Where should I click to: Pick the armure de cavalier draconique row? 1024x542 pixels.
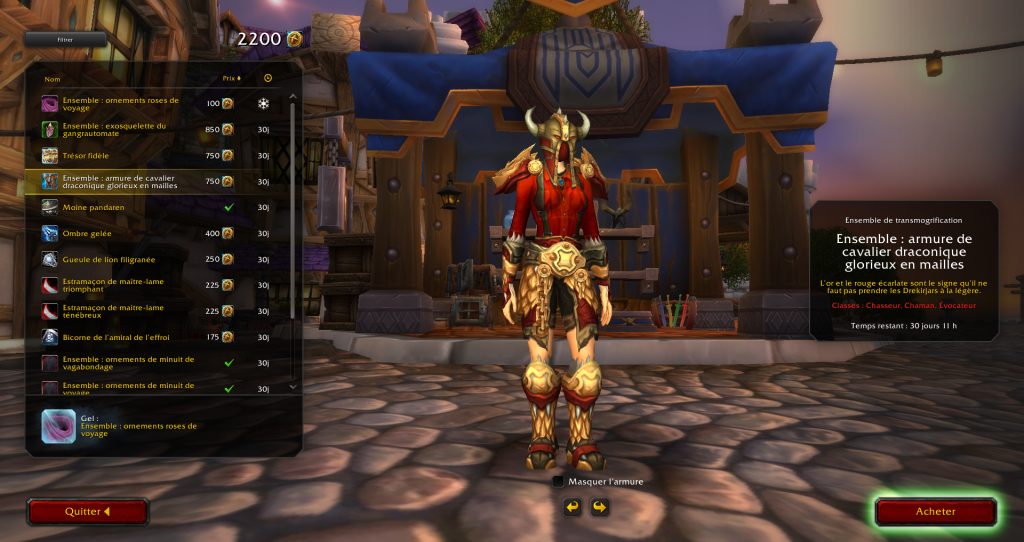pos(140,181)
